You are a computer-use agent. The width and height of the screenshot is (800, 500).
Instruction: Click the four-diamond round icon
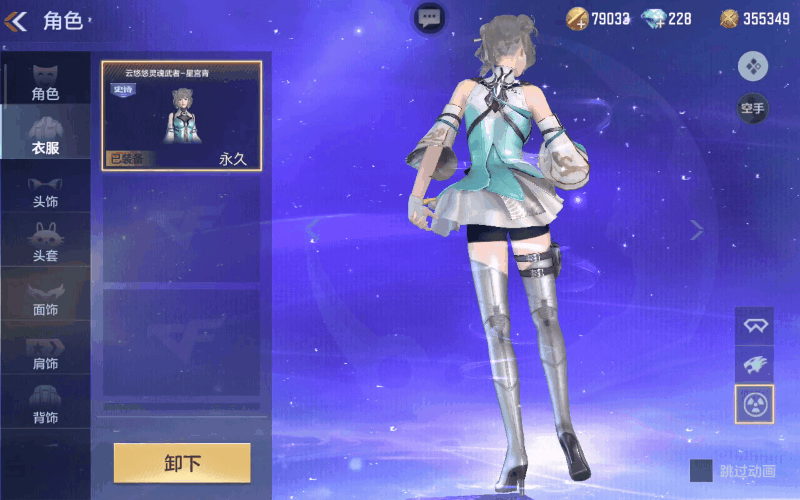[x=752, y=66]
